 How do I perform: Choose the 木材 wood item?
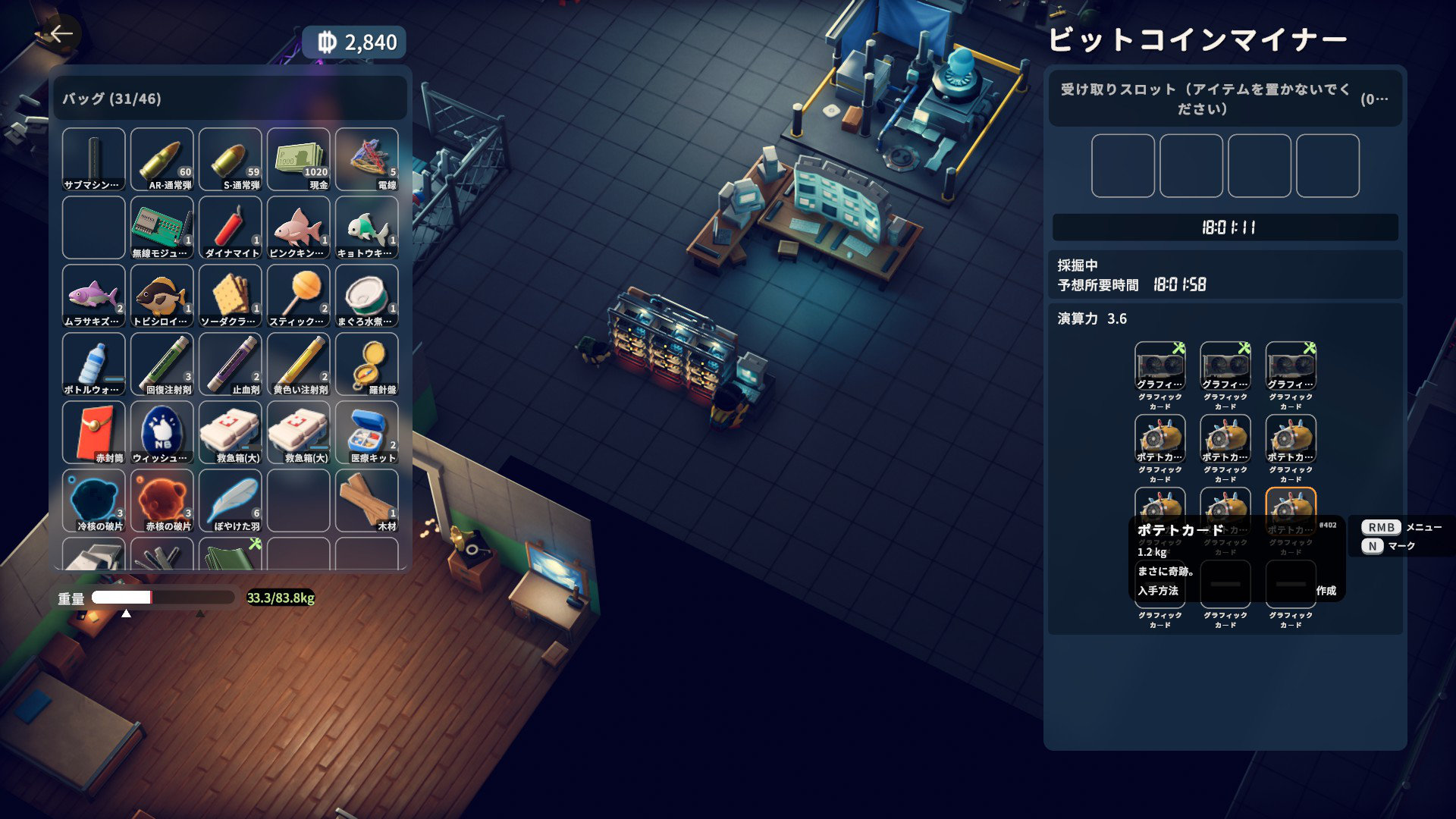[x=367, y=500]
